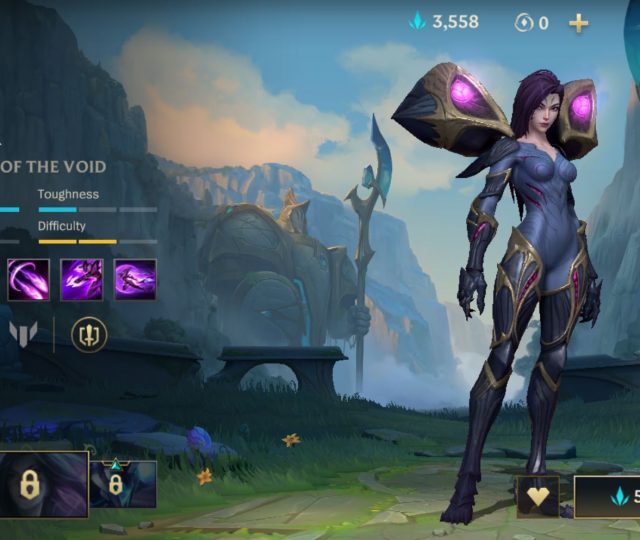This screenshot has width=640, height=540.
Task: Choose the large locked skin thumbnail
Action: [42, 484]
